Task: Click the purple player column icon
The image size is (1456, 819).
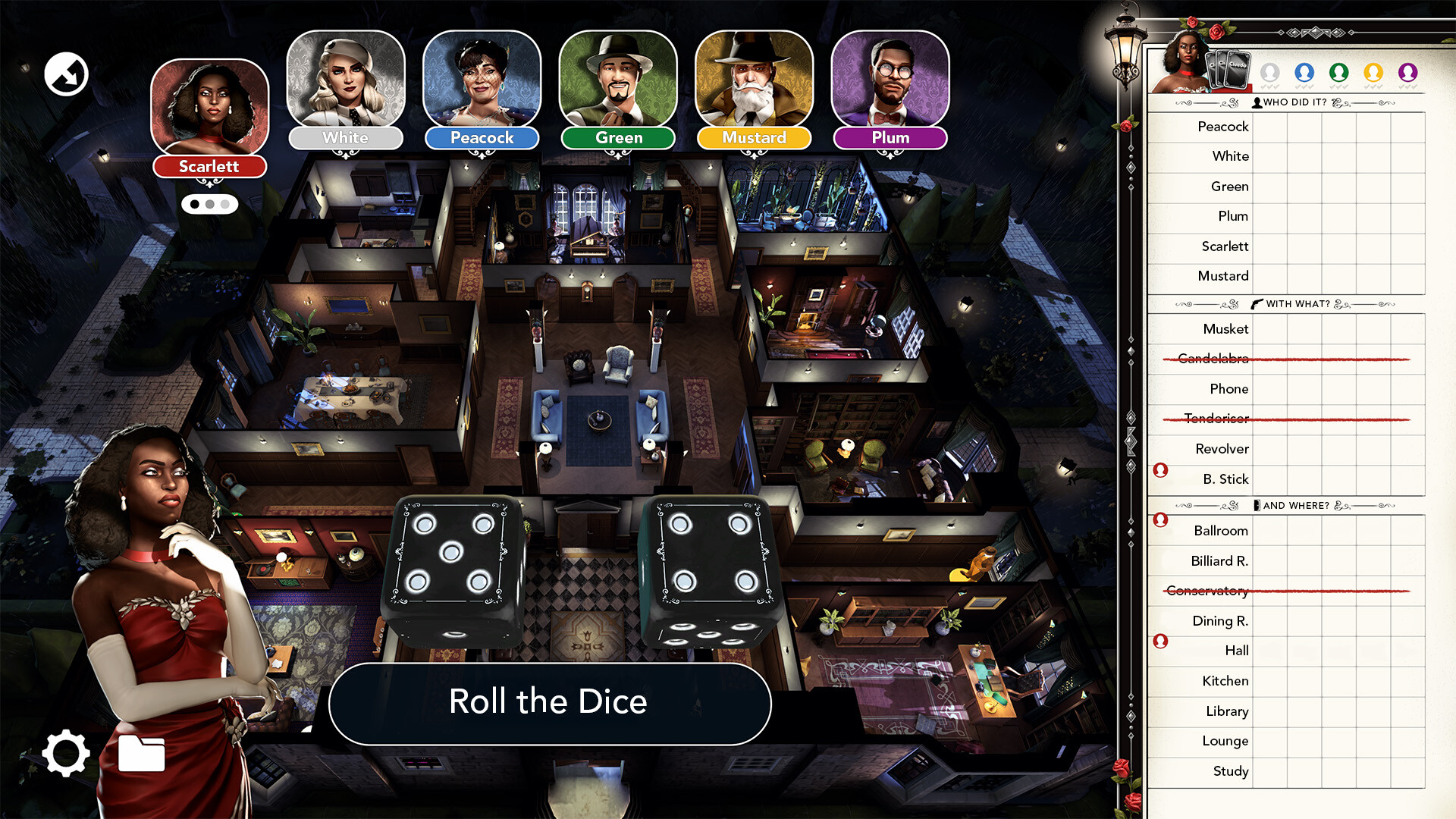Action: pyautogui.click(x=1408, y=72)
